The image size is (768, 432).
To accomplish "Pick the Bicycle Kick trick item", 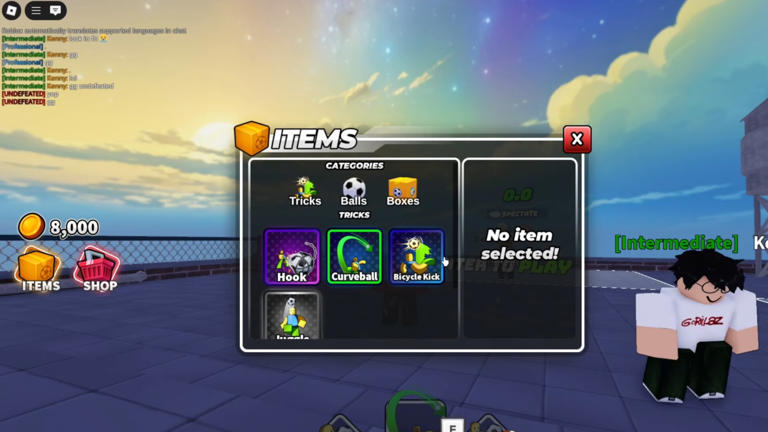I will [416, 256].
